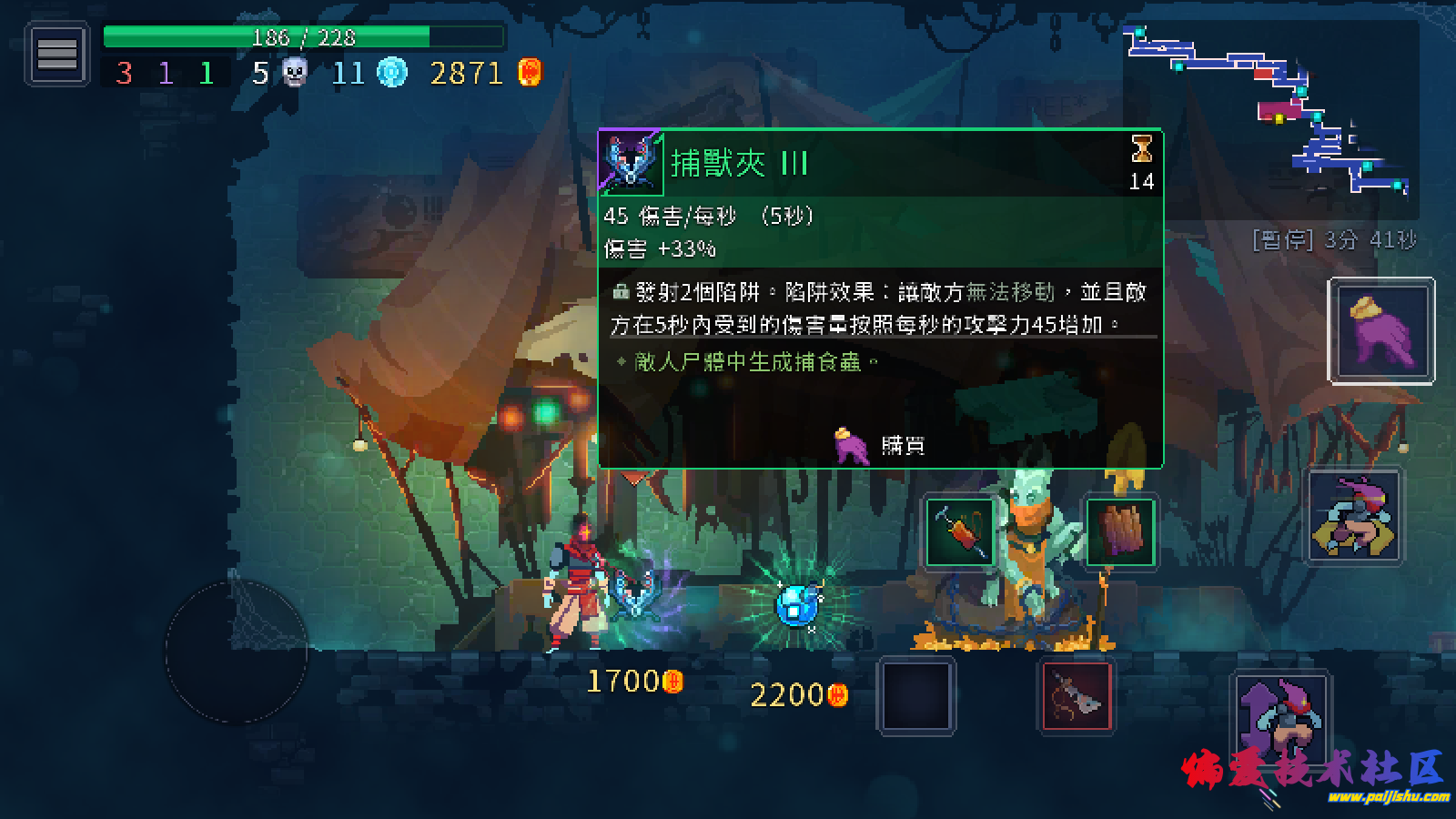This screenshot has width=1456, height=819.
Task: Use the wooden shield slot
Action: pyautogui.click(x=1121, y=532)
